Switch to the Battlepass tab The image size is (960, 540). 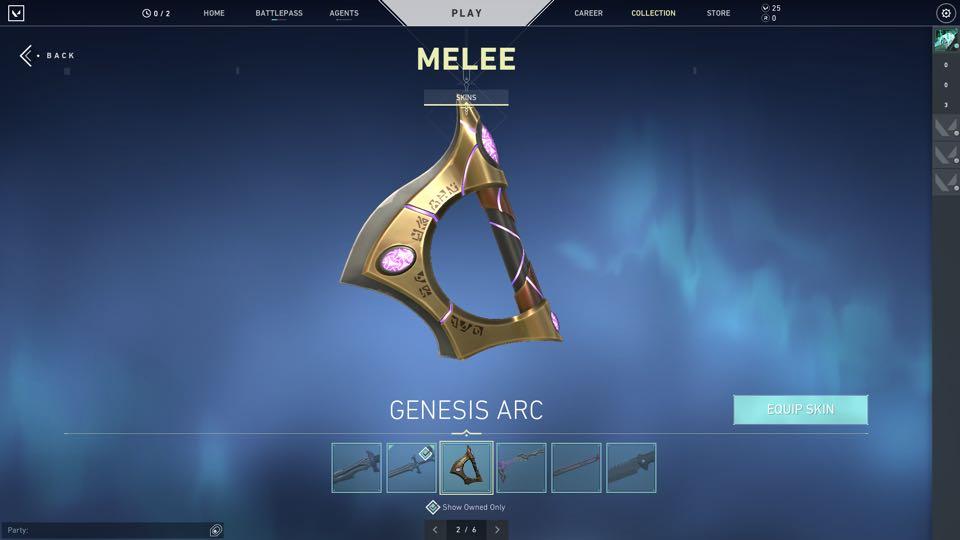point(279,13)
